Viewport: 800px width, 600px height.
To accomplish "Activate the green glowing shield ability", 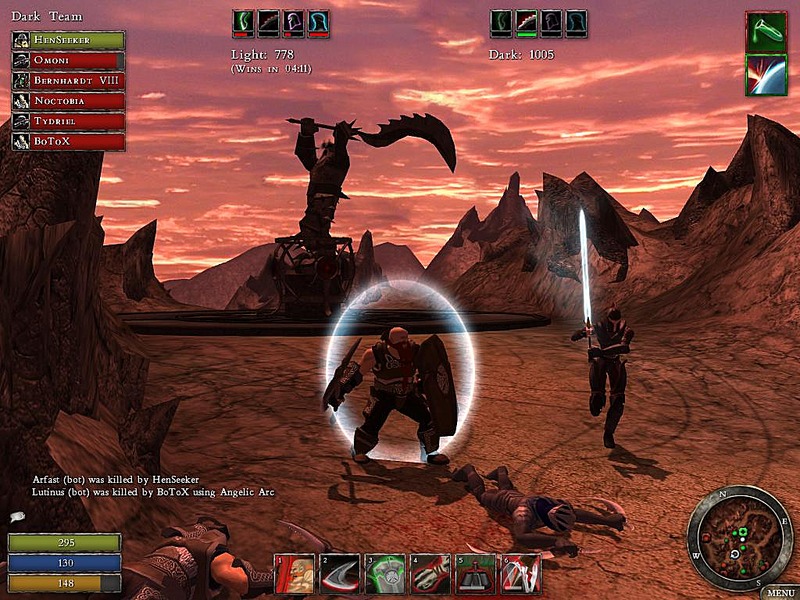I will point(385,574).
